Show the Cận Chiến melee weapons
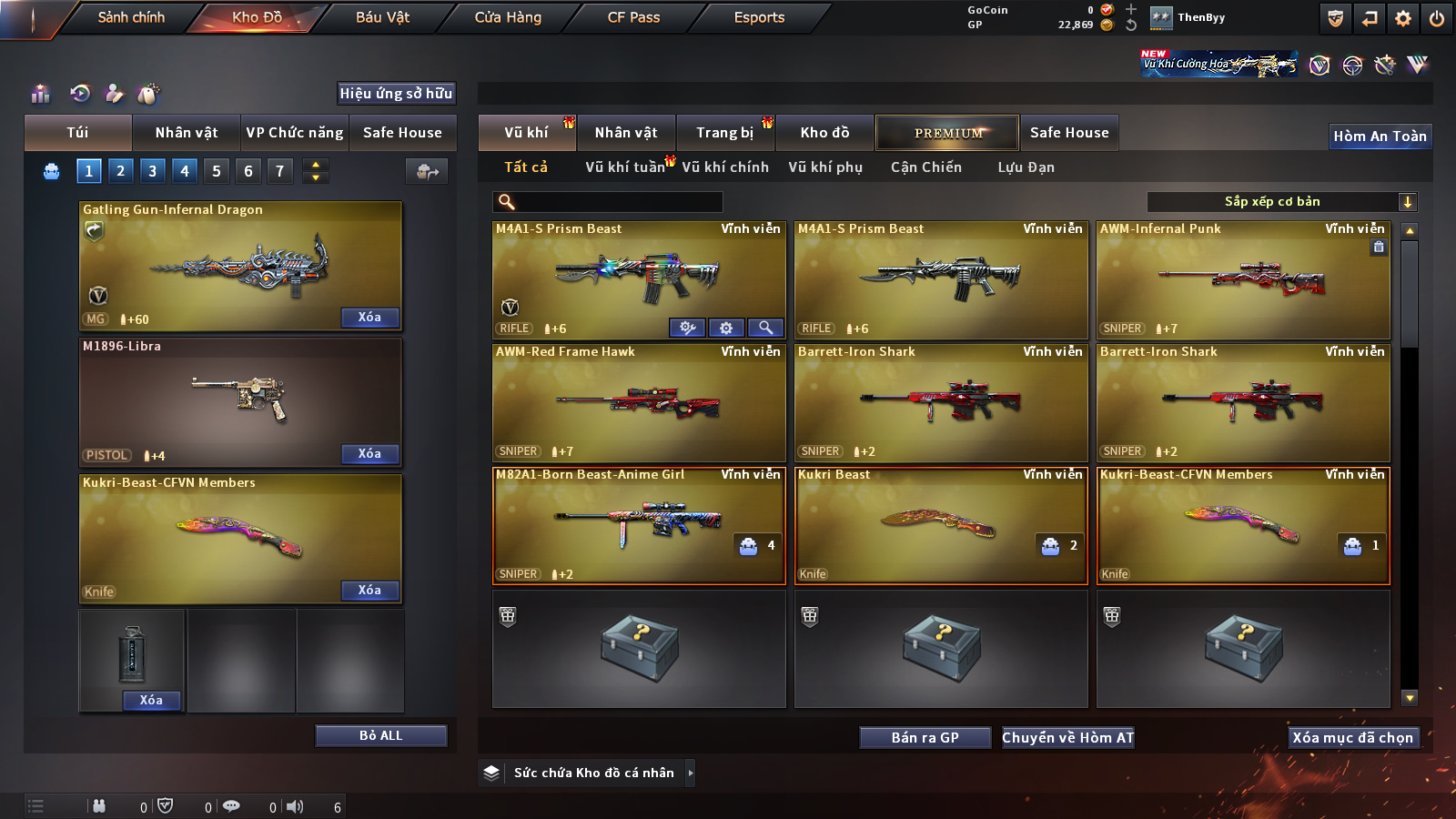 tap(925, 167)
